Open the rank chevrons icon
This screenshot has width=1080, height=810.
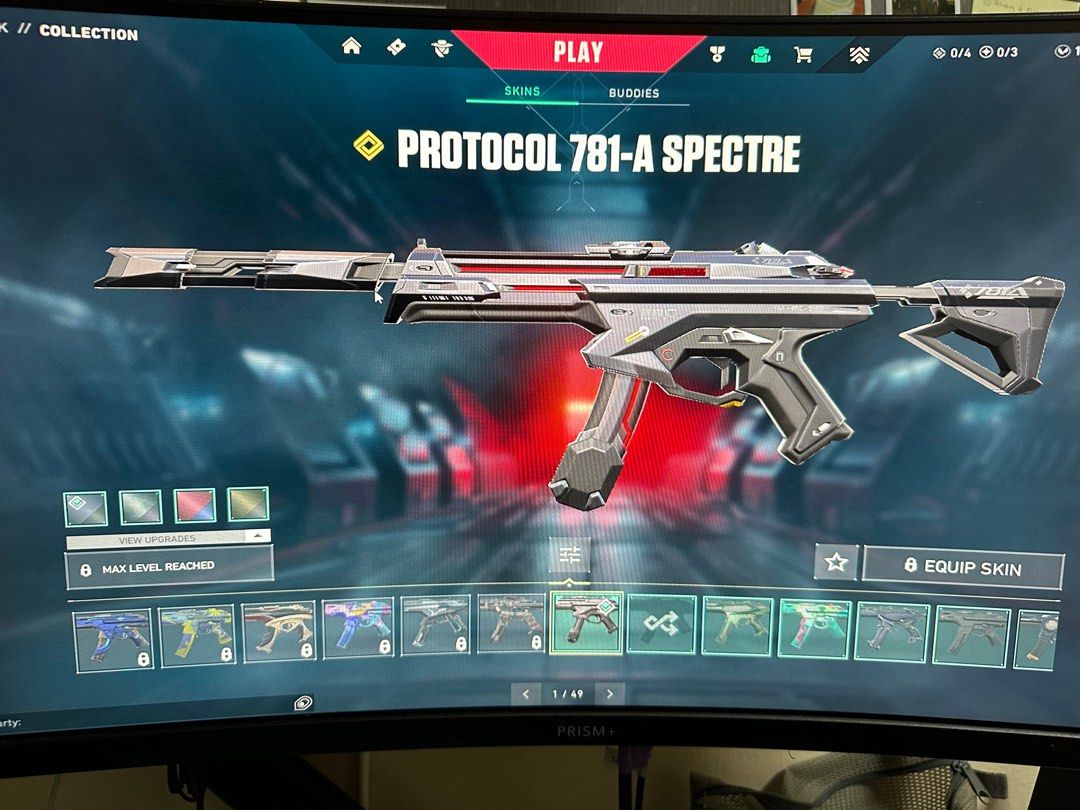pyautogui.click(x=859, y=56)
